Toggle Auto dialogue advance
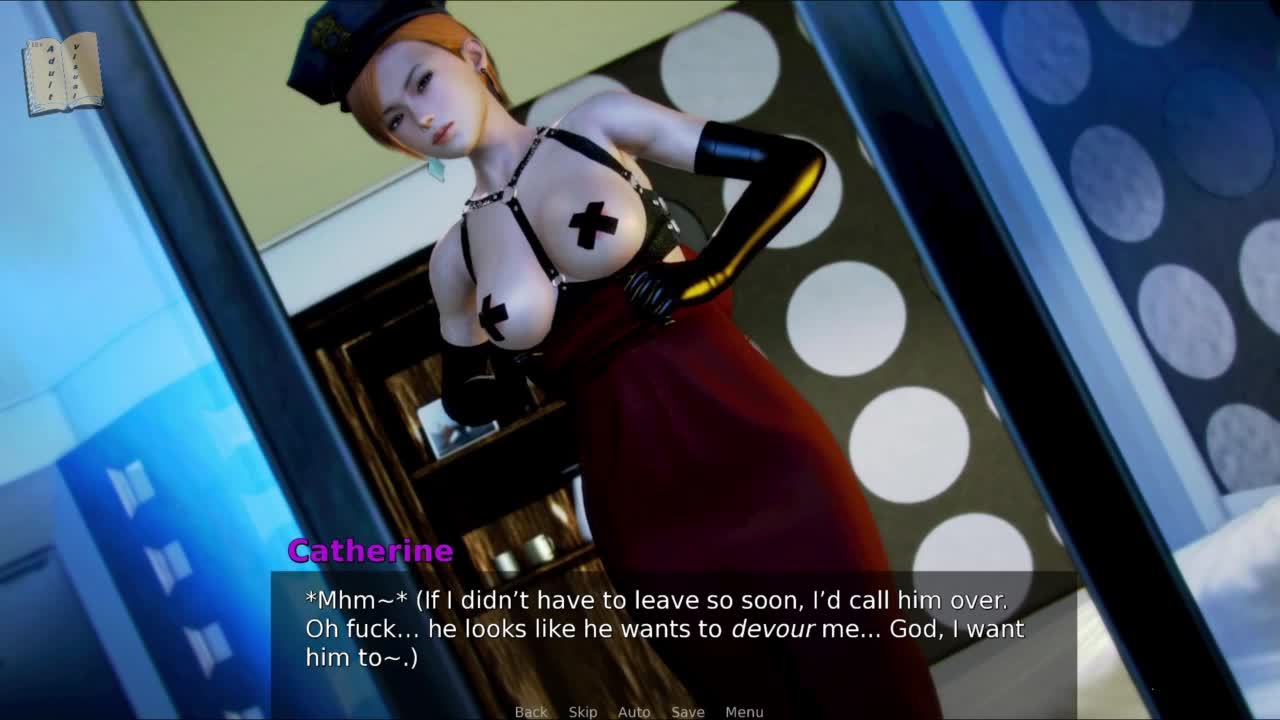This screenshot has height=720, width=1280. point(634,711)
